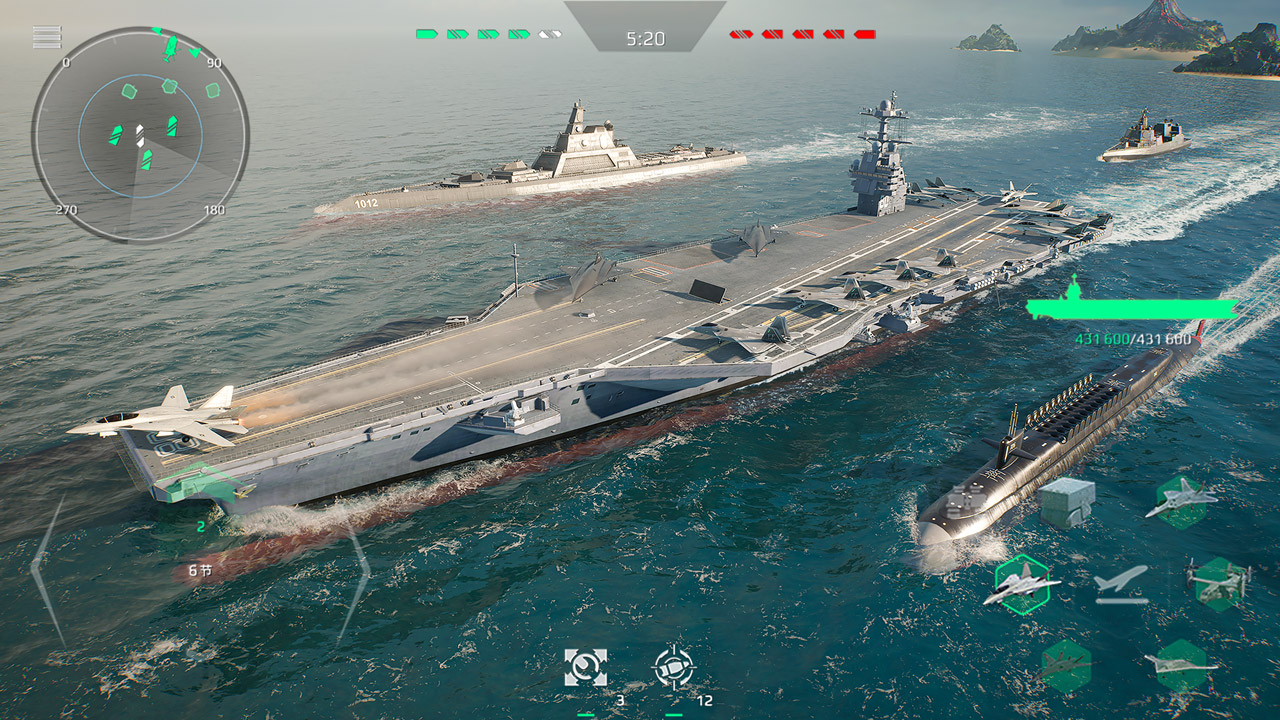Screen dimensions: 1280x720
Task: Click the circular radar minimap
Action: (140, 134)
